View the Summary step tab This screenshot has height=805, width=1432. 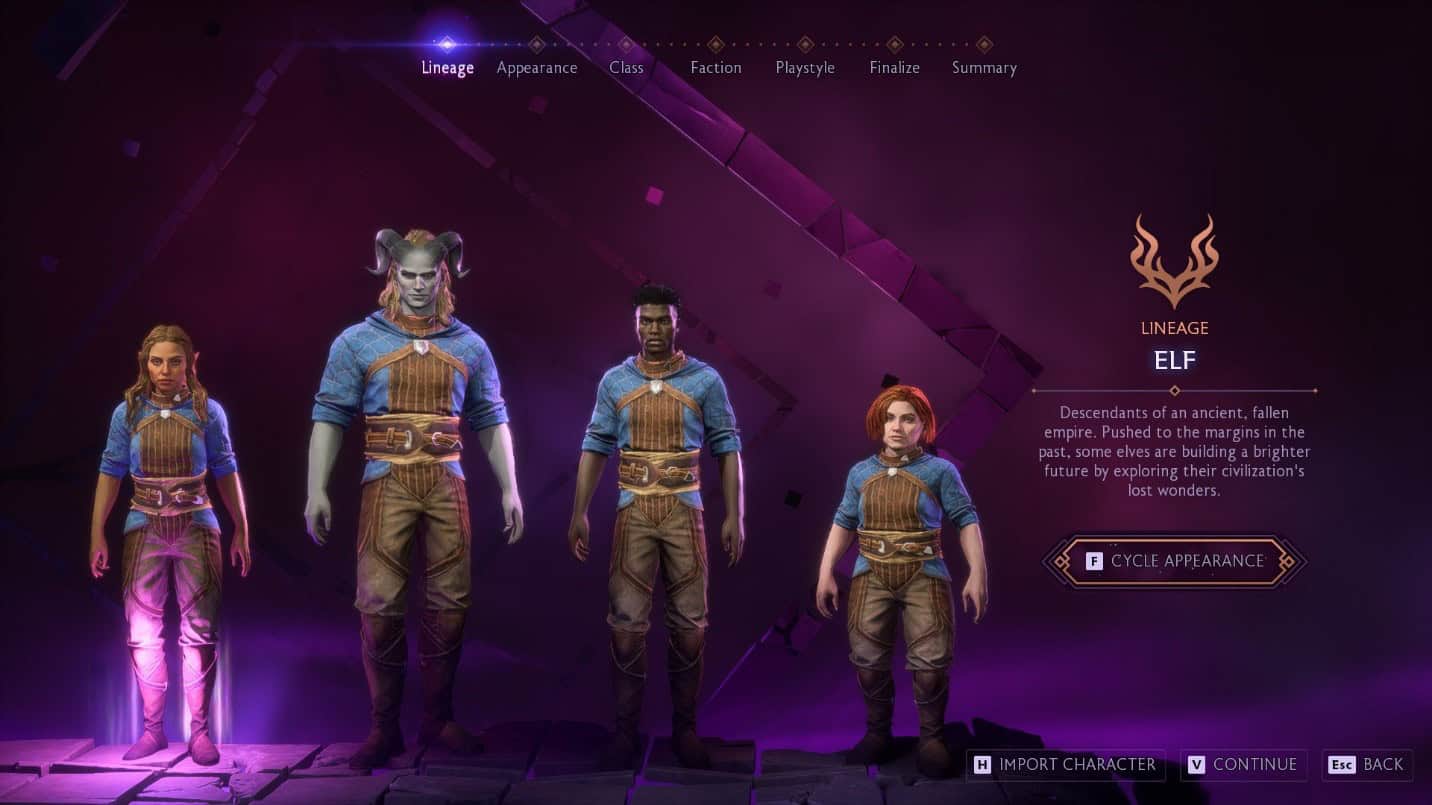pyautogui.click(x=984, y=67)
